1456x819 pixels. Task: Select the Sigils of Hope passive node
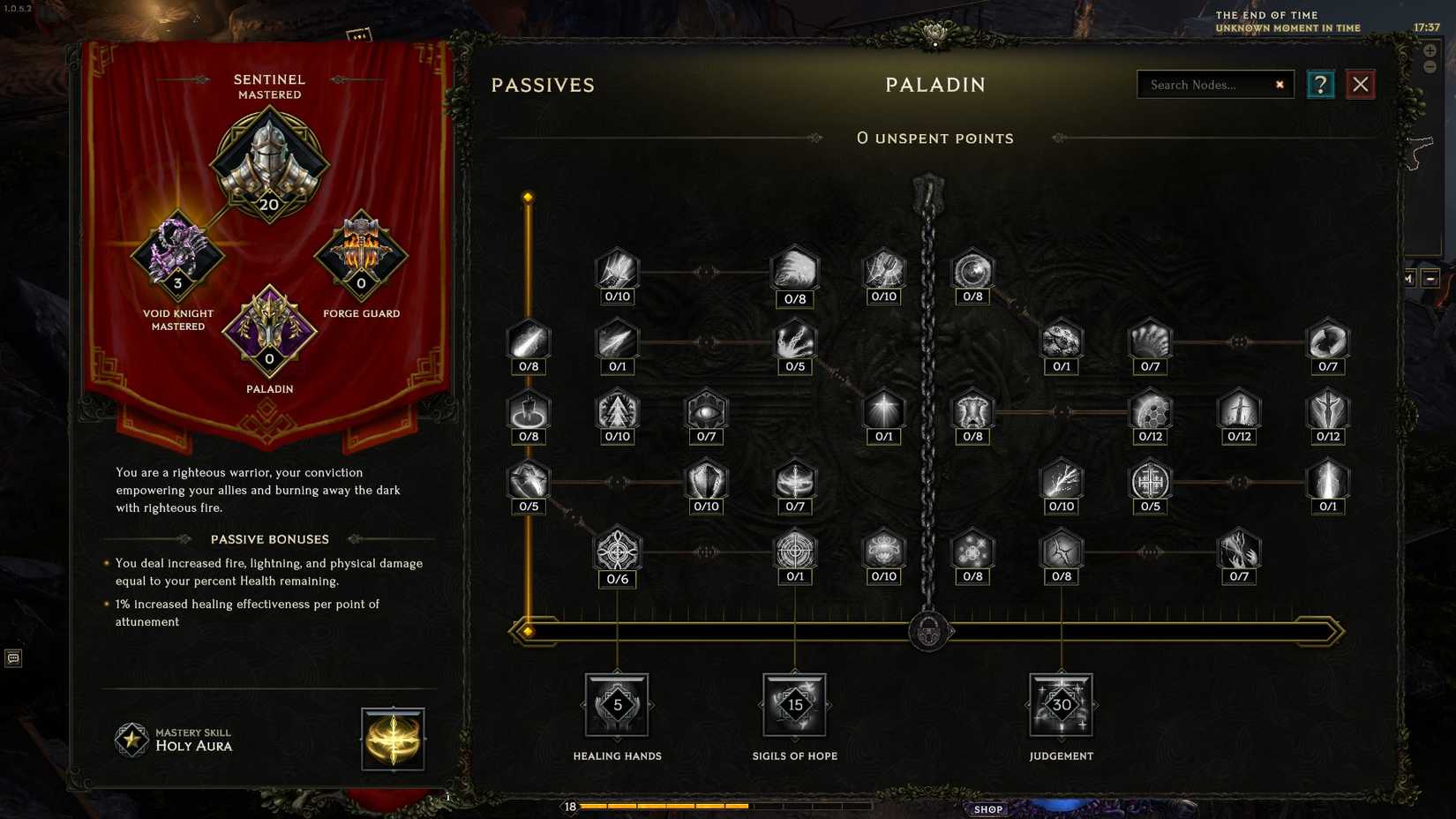(x=794, y=704)
